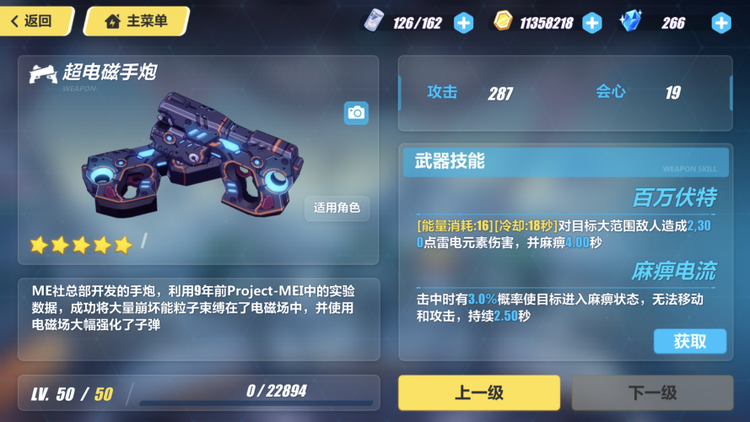Viewport: 750px width, 422px height.
Task: Add crystals with the plus button
Action: click(720, 22)
